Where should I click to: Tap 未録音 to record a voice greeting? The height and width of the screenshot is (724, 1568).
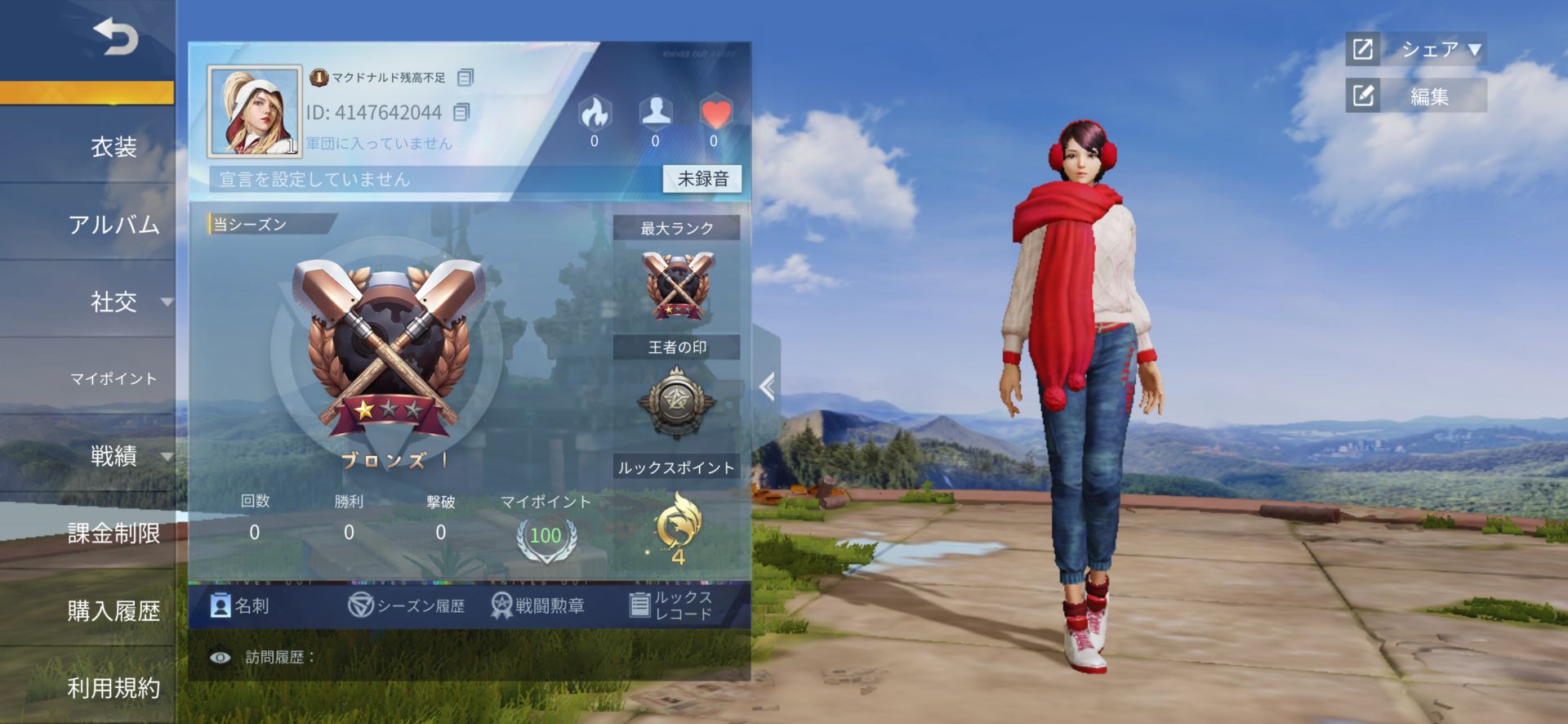coord(704,179)
